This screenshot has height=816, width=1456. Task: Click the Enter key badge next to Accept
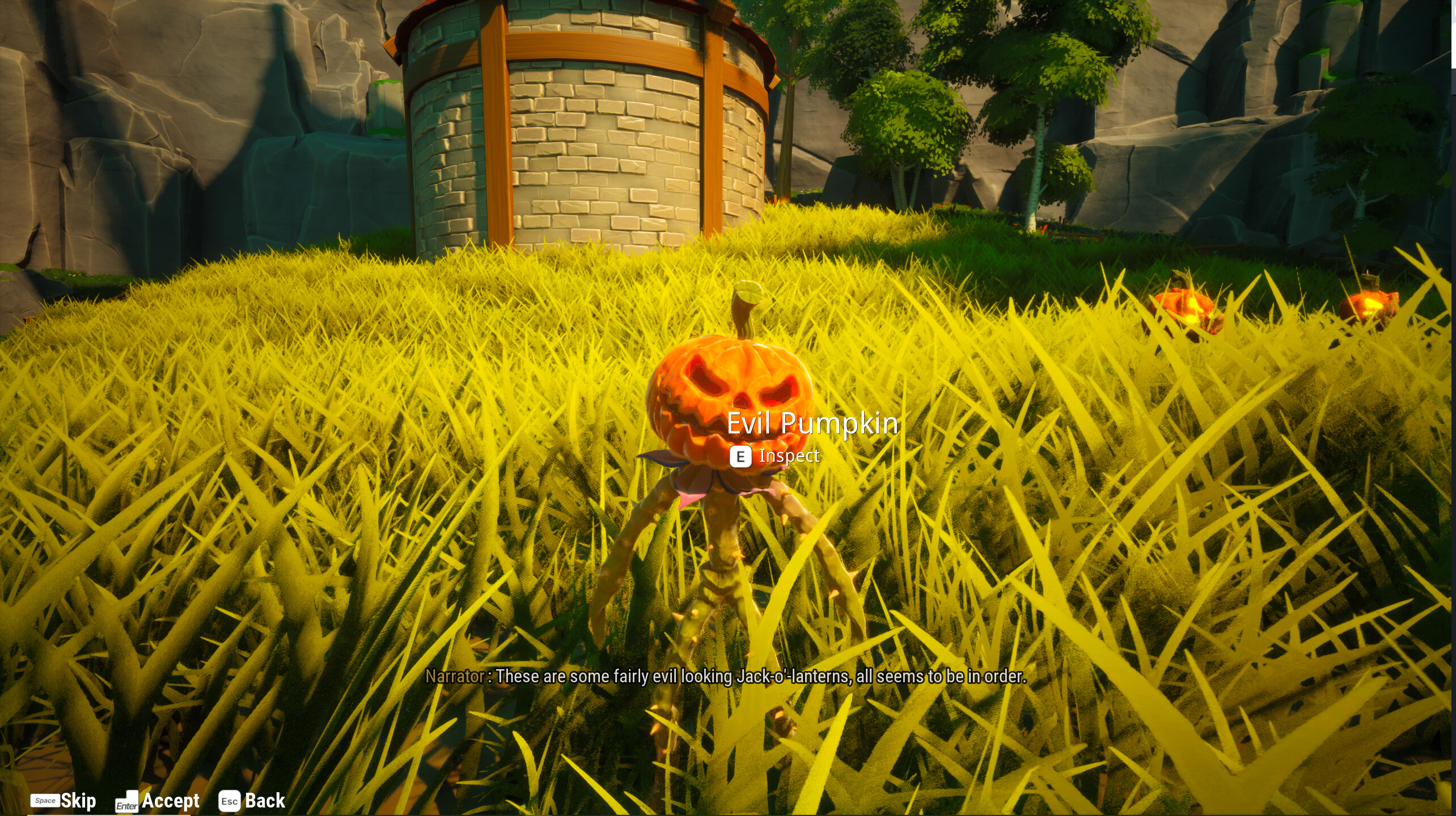(x=128, y=801)
